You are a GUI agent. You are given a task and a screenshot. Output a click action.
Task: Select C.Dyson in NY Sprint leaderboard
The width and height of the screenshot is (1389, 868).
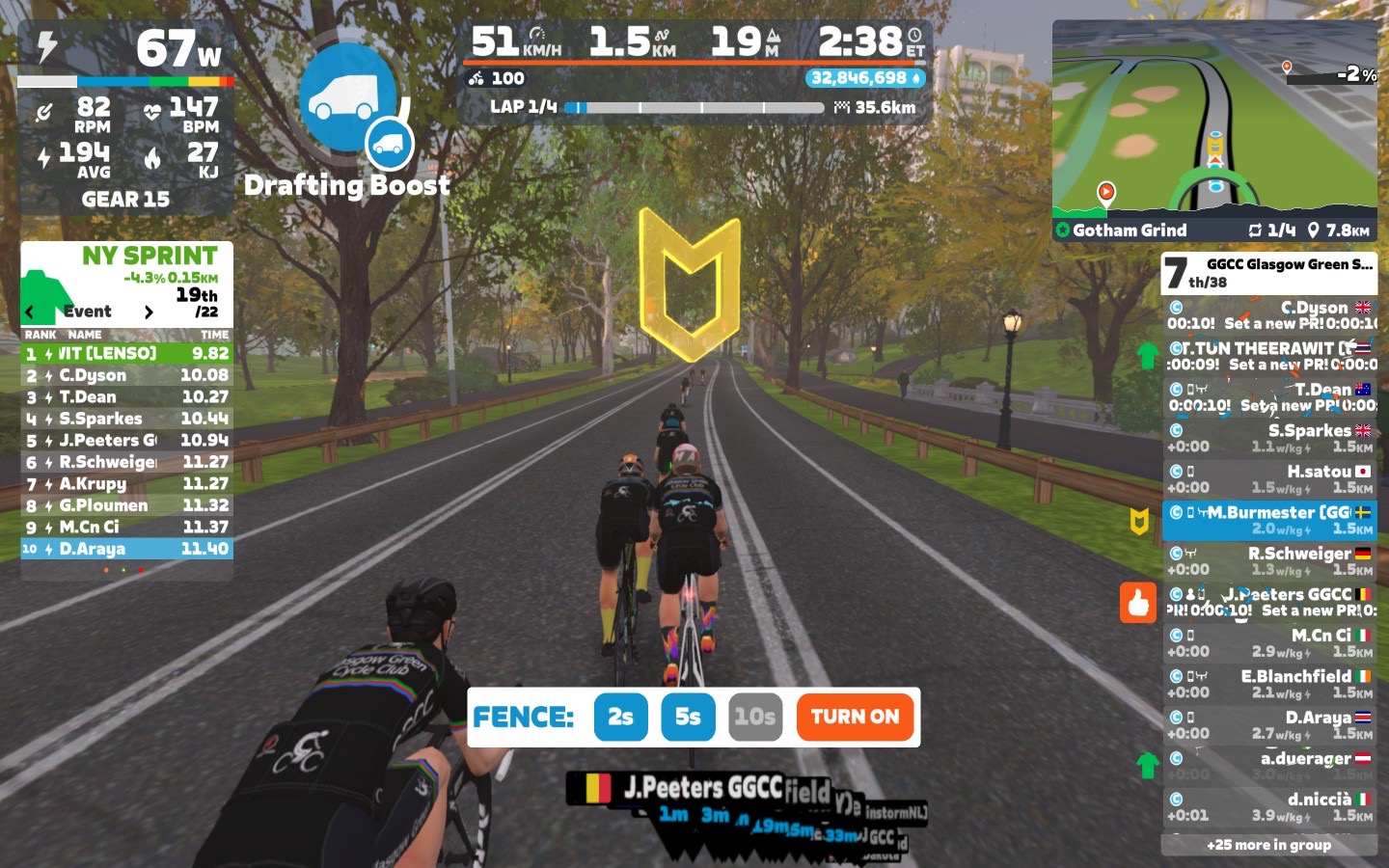tap(126, 375)
